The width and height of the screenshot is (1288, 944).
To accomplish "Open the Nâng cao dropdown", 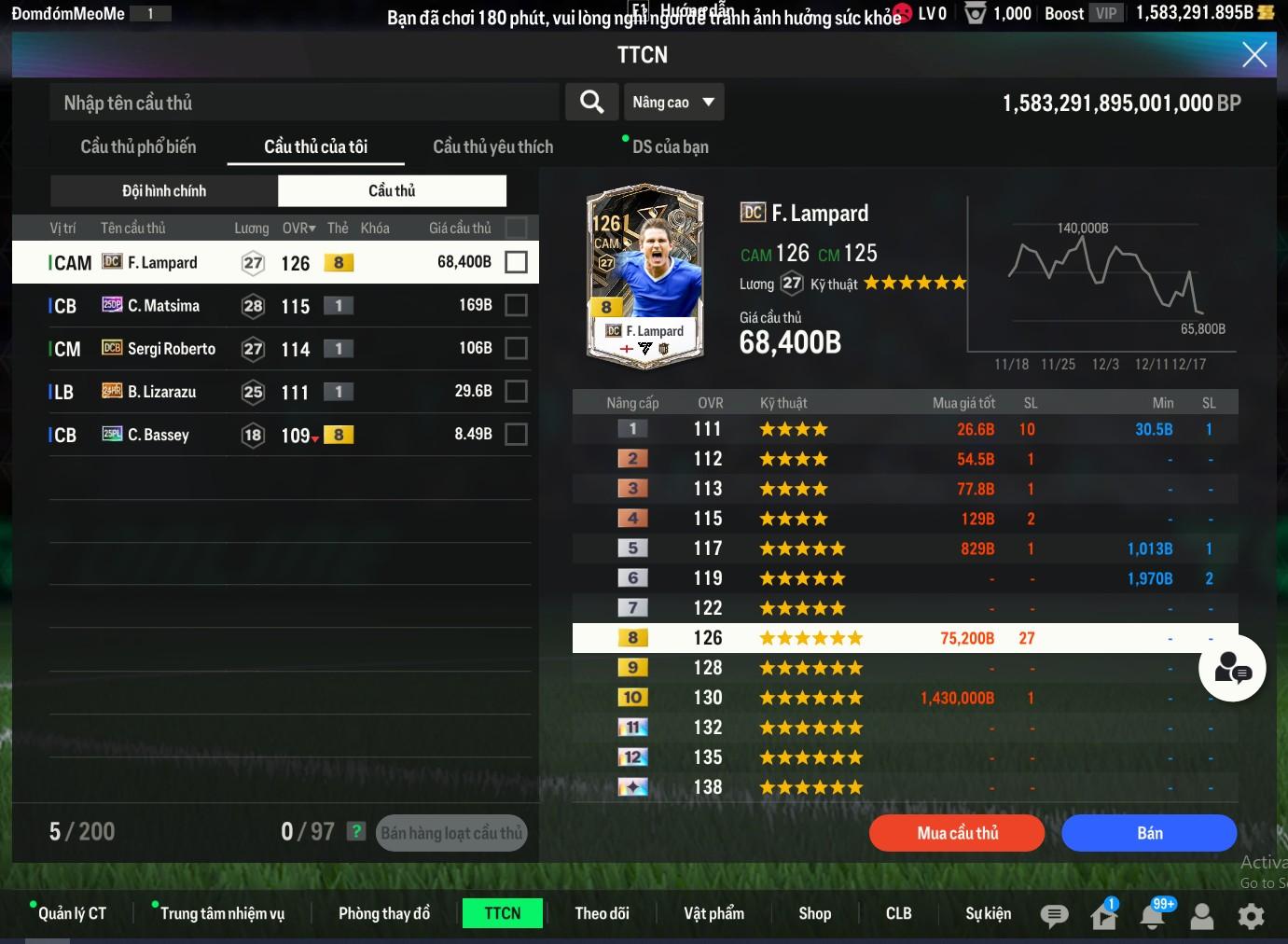I will (x=673, y=102).
